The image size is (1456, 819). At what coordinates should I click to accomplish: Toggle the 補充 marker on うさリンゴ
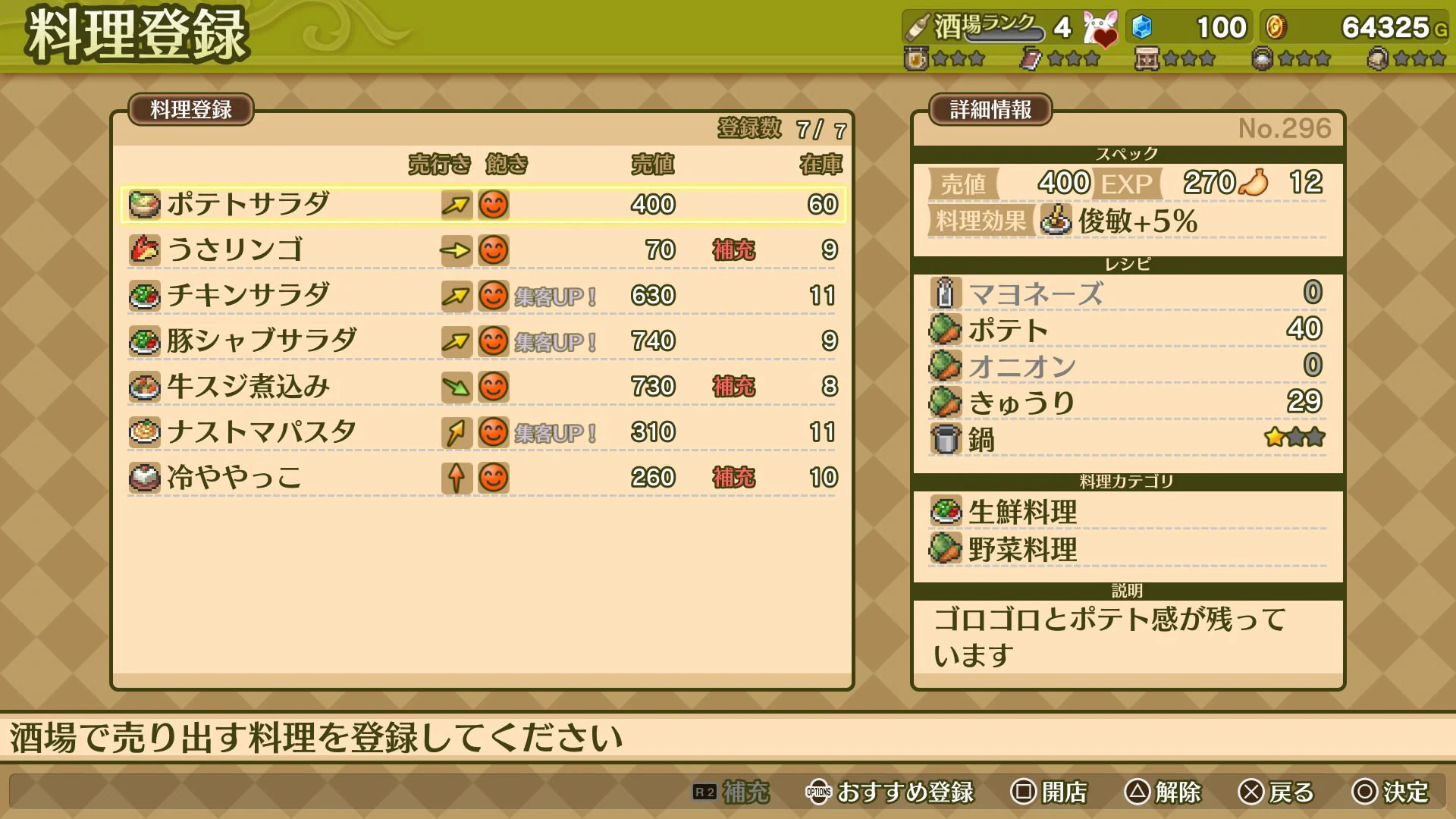click(733, 249)
